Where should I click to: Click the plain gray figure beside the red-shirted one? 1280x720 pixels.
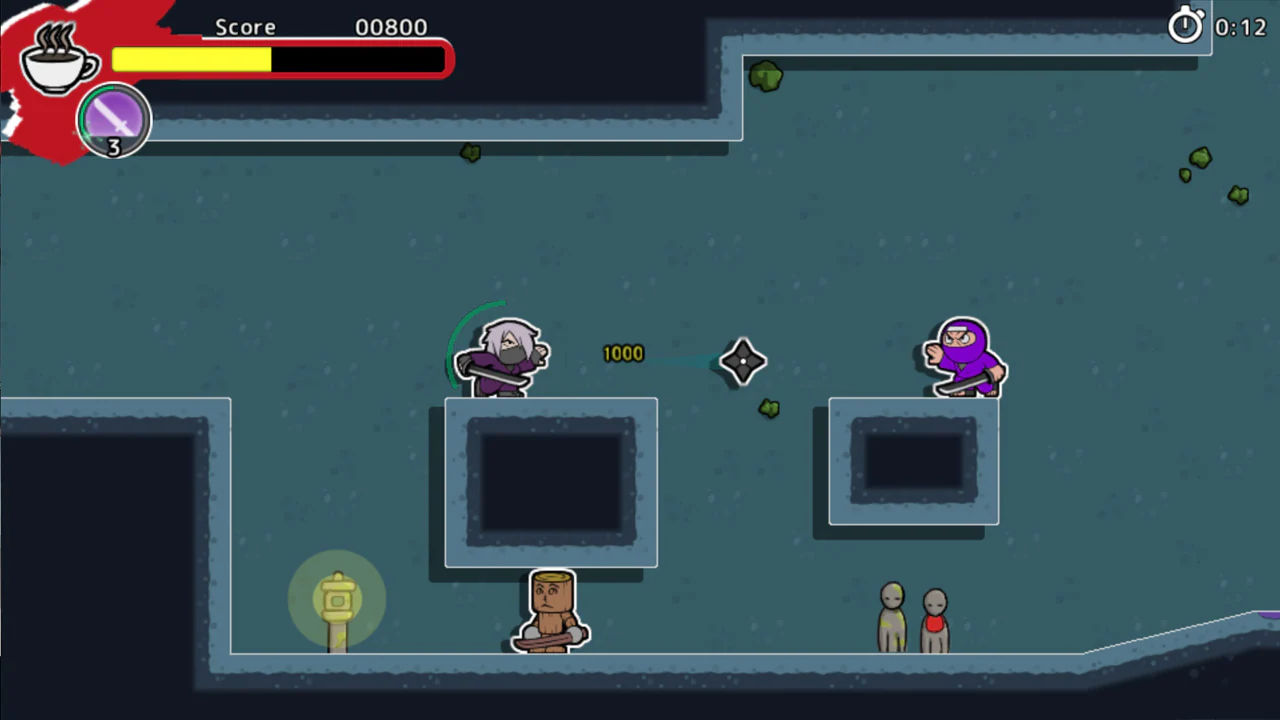(891, 610)
